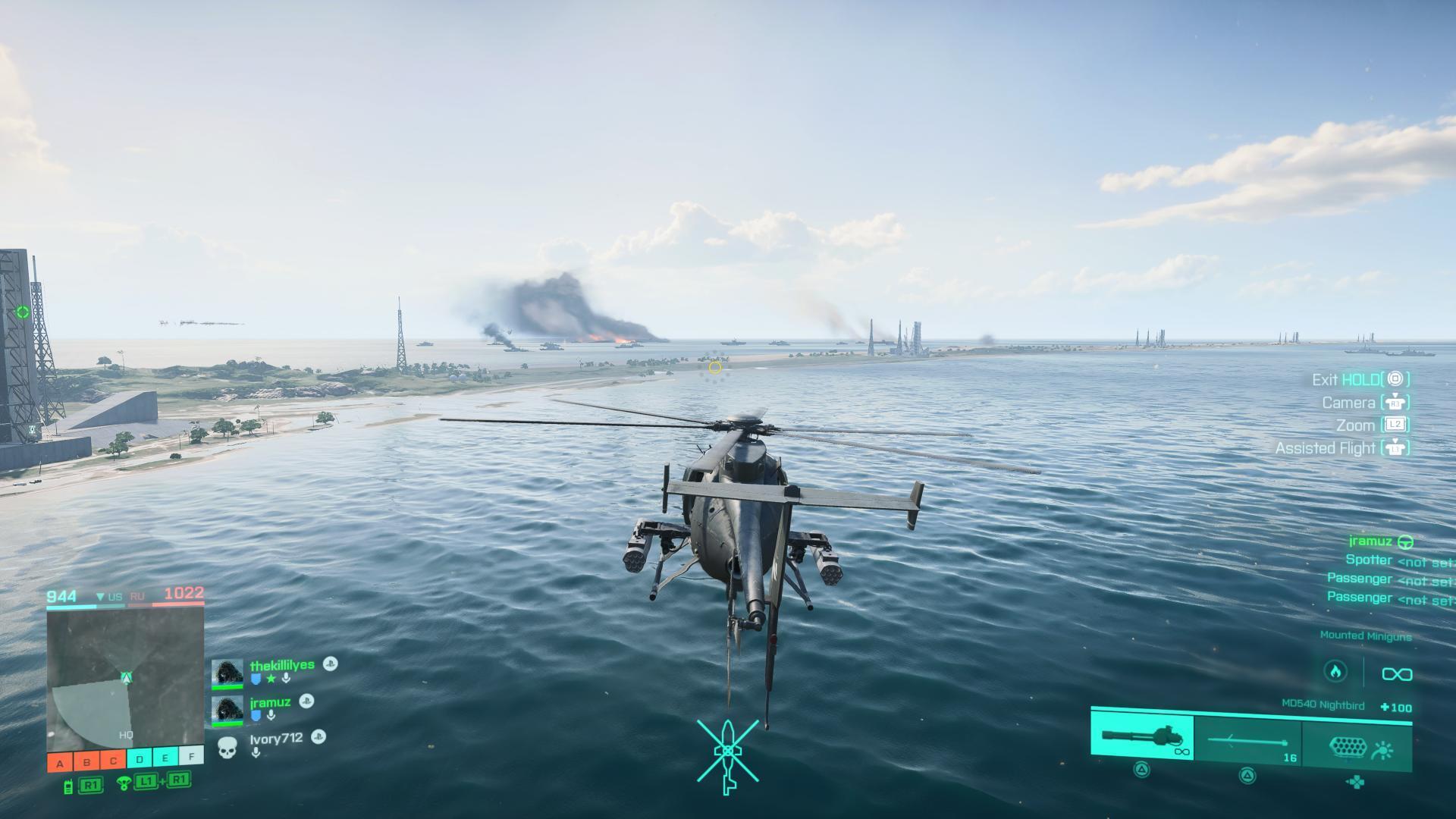Open the minimap

click(125, 680)
